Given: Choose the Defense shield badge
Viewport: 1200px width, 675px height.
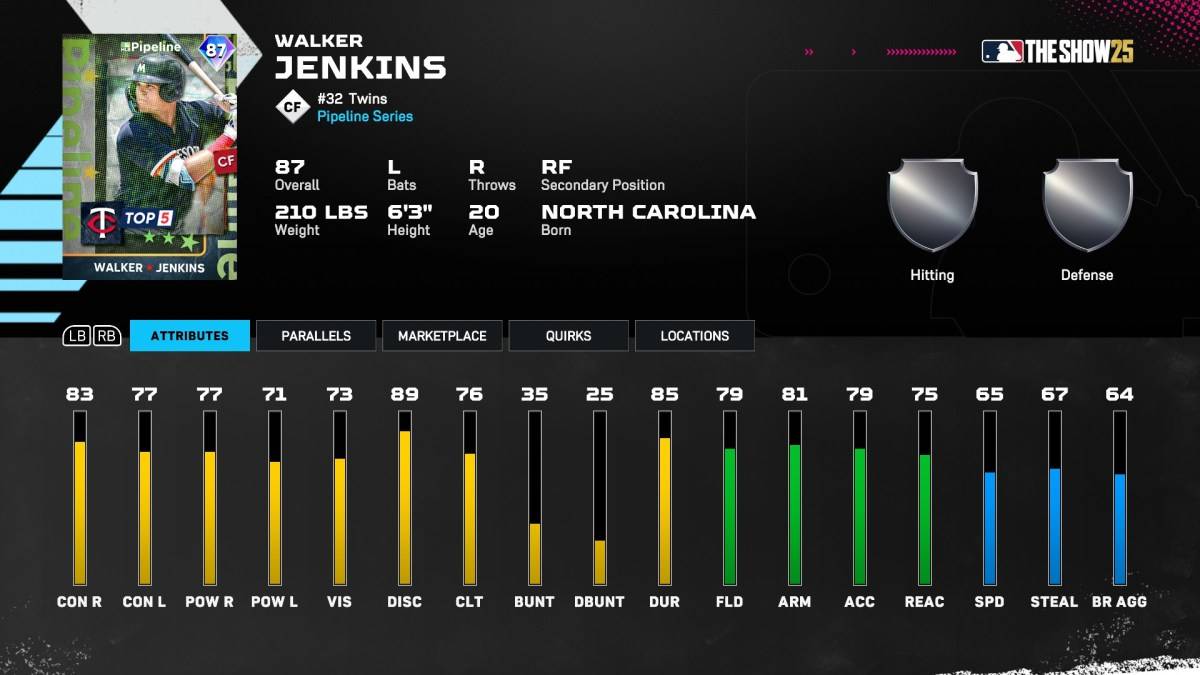Looking at the screenshot, I should click(1087, 206).
